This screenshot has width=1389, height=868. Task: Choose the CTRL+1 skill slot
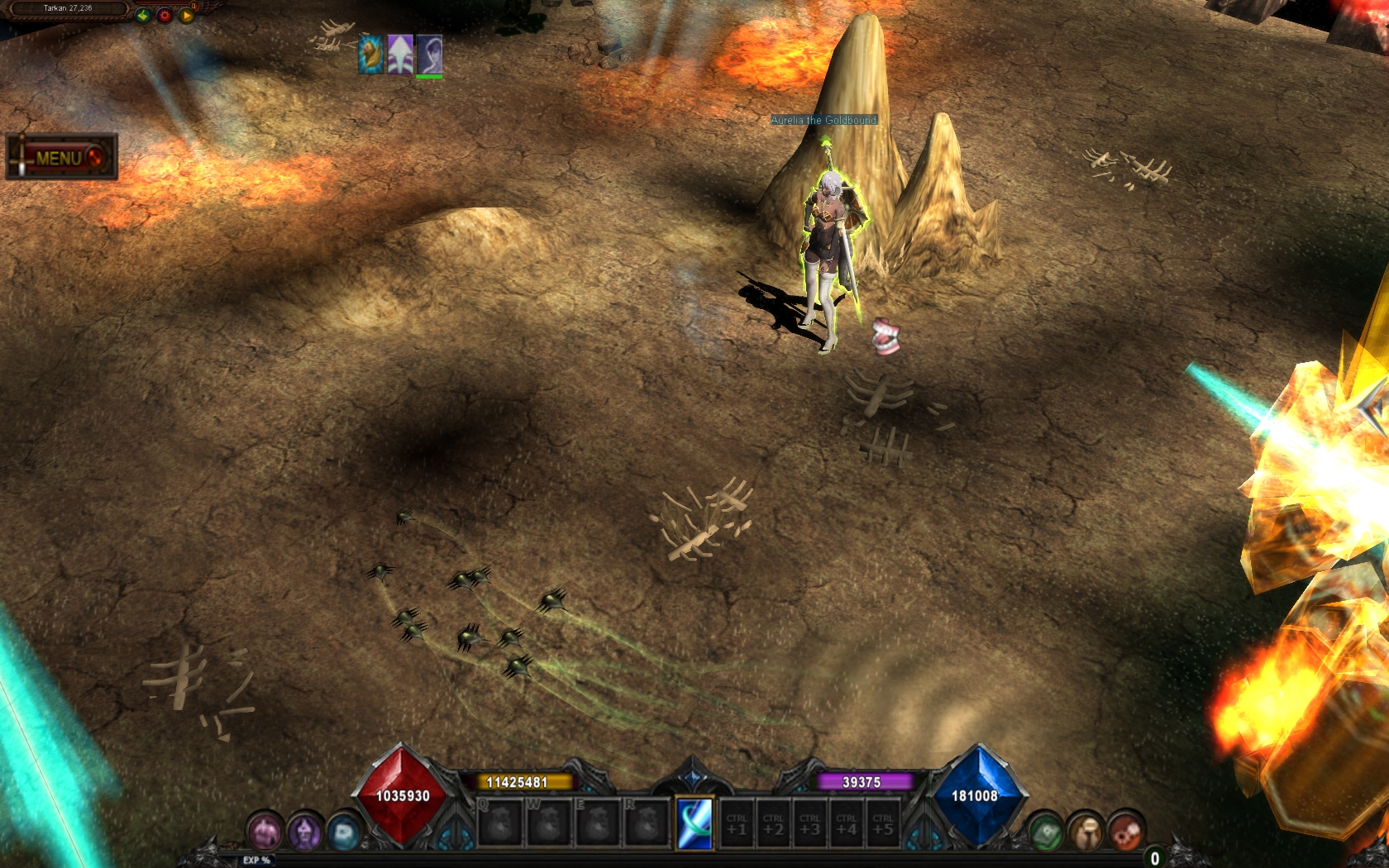737,823
